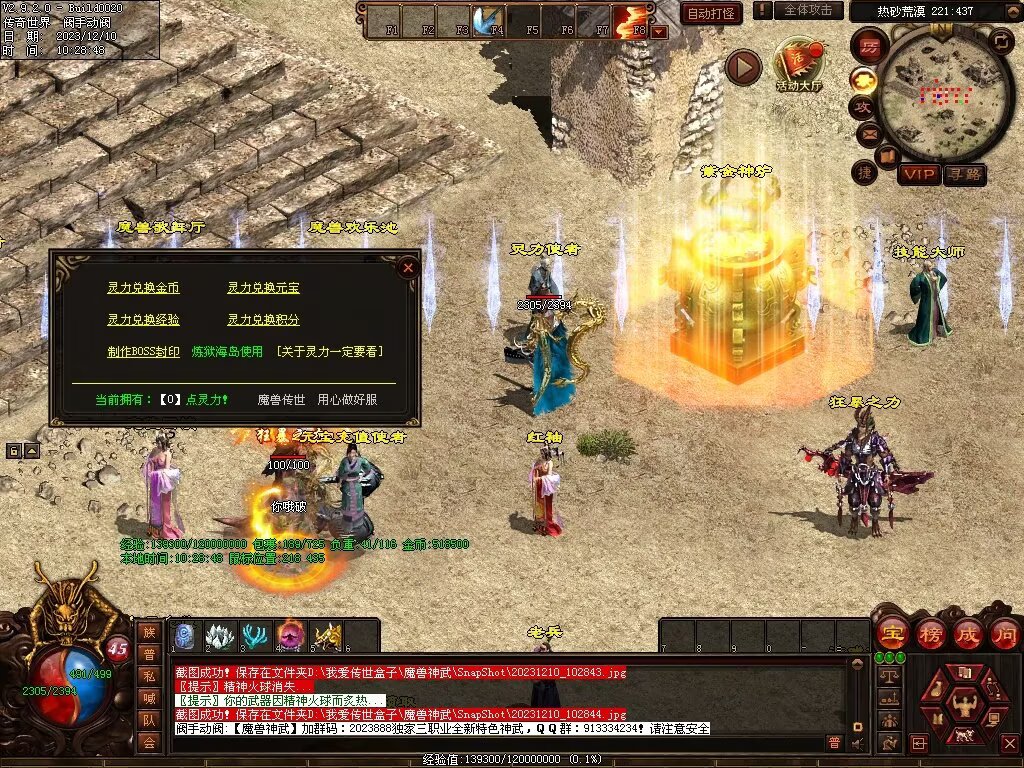Viewport: 1024px width, 768px height.
Task: Choose 灵力兑换积分 exchange option
Action: coord(263,320)
